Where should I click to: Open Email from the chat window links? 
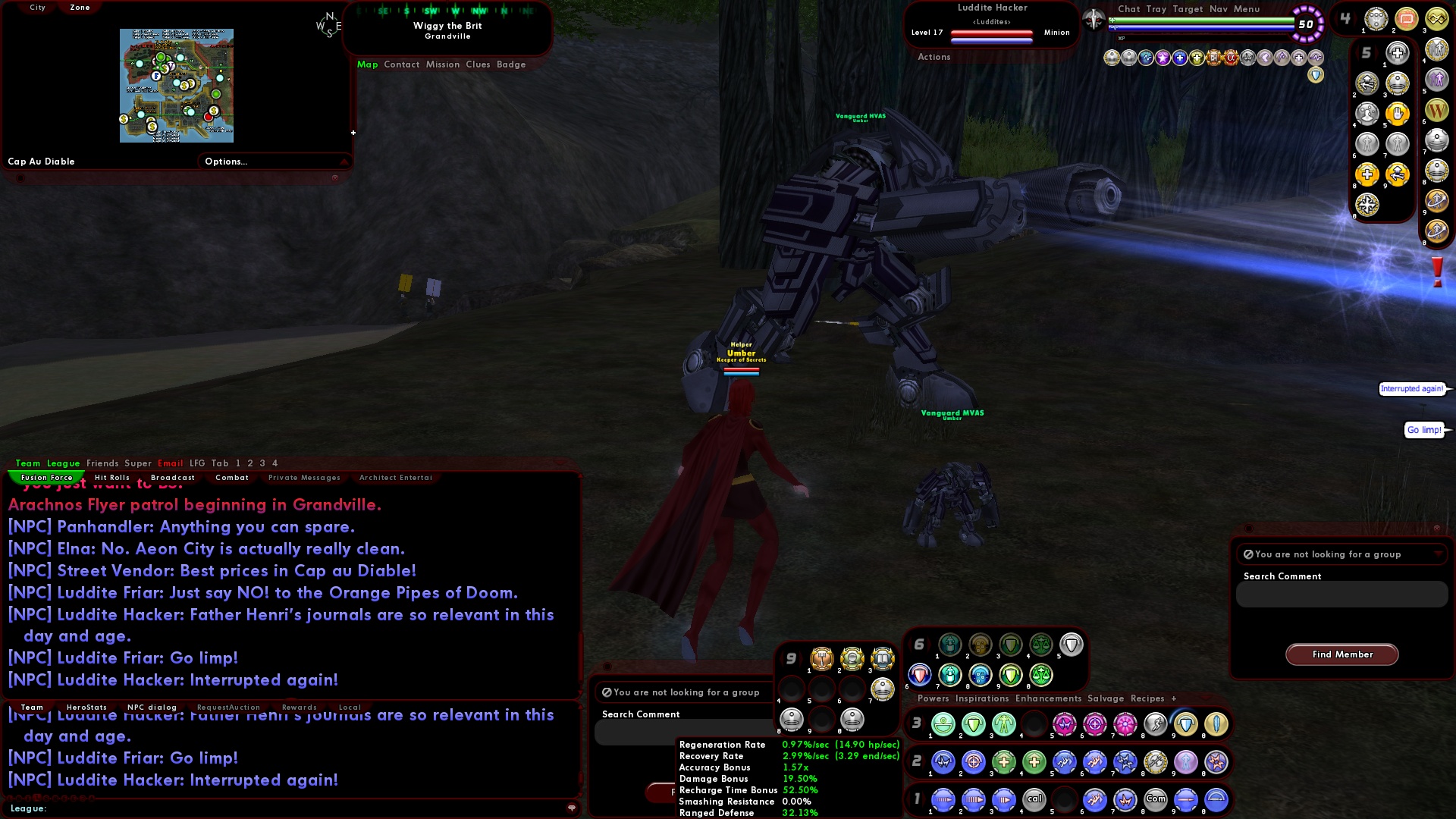[170, 463]
